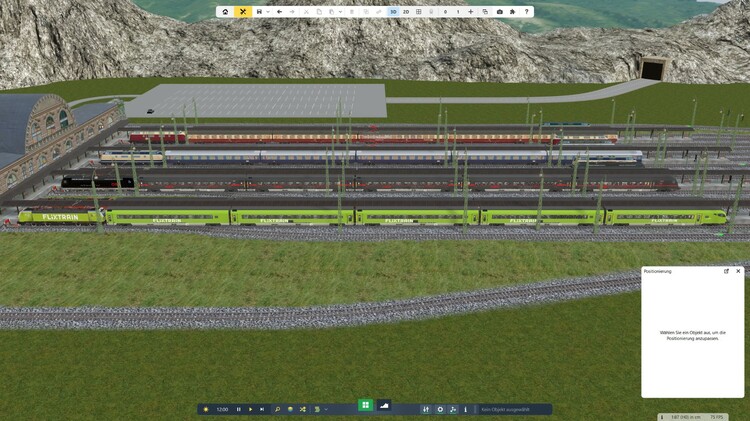750x421 pixels.
Task: Open the green catalog grid button
Action: [x=366, y=405]
